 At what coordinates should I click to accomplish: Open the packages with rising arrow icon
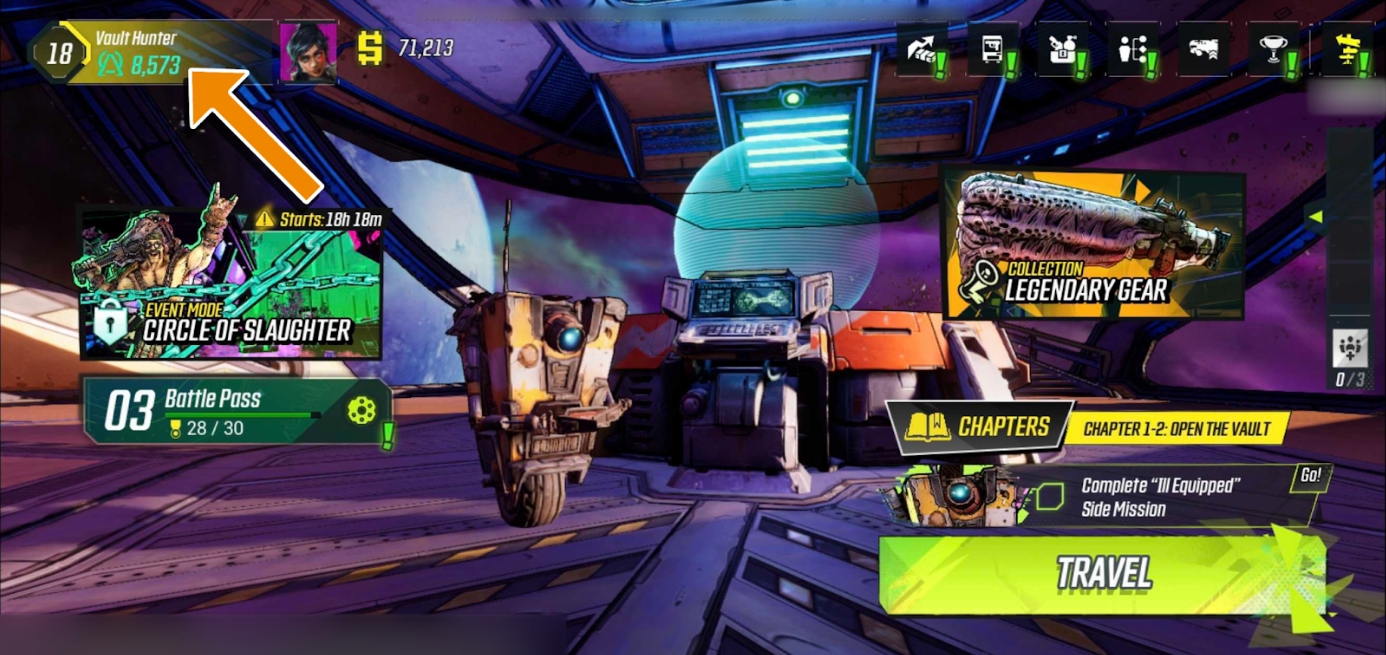921,50
